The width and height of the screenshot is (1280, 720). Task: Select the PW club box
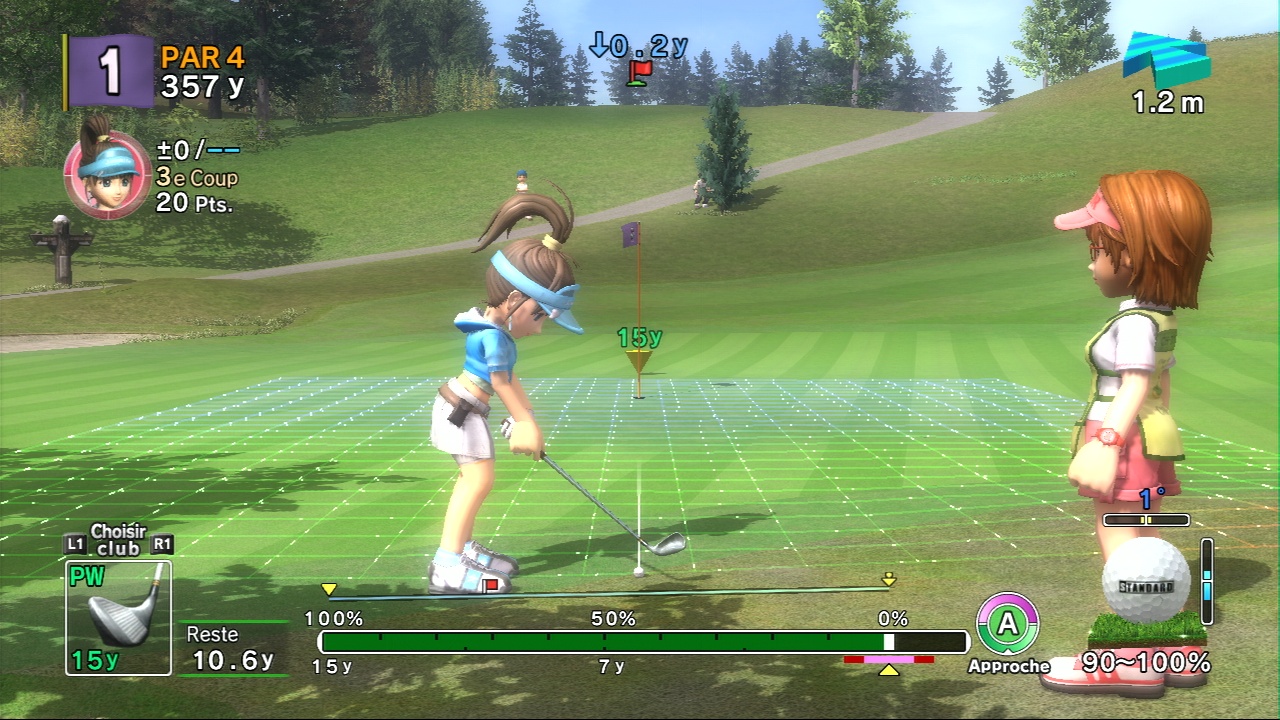coord(118,616)
